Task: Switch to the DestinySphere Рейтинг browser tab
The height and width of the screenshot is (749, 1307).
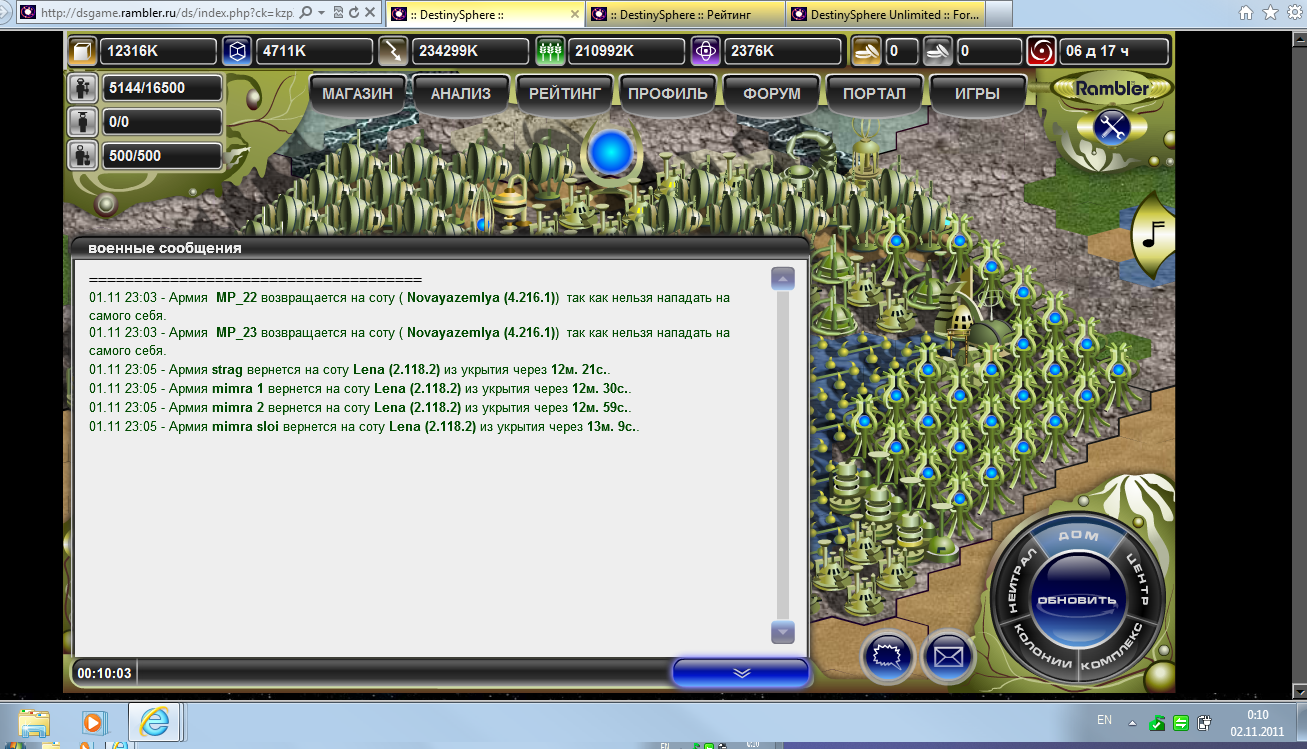Action: tap(684, 14)
